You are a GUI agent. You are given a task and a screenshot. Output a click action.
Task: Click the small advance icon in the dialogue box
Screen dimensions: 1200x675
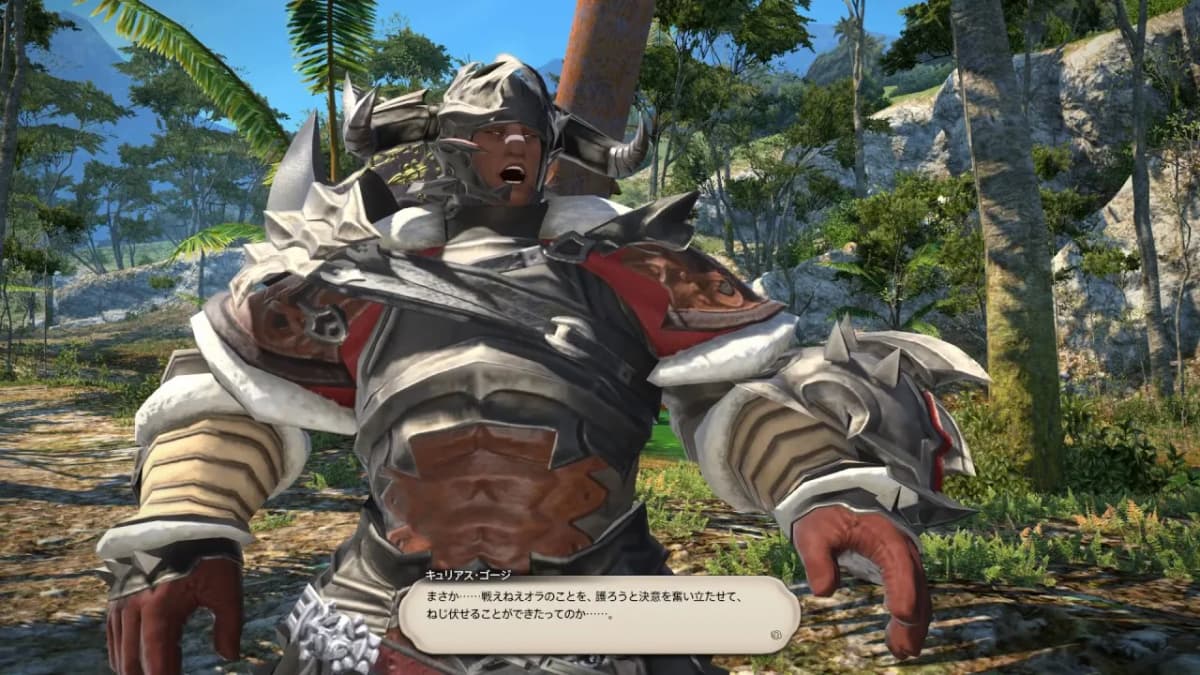(x=776, y=632)
